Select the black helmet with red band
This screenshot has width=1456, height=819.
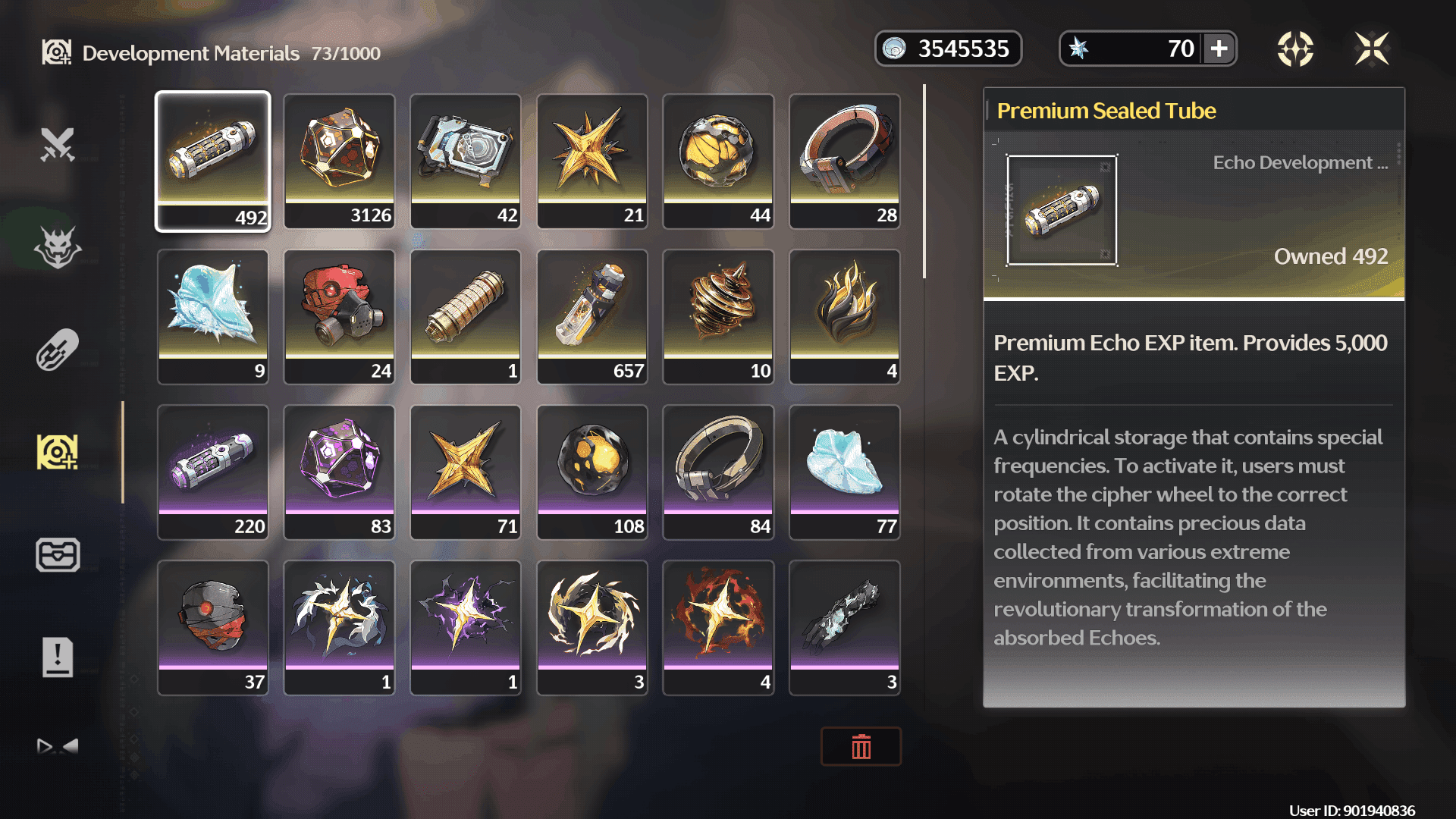pos(213,627)
